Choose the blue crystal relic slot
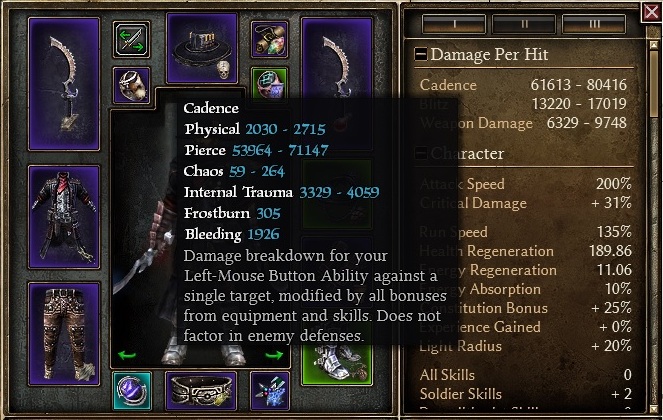 tap(269, 388)
